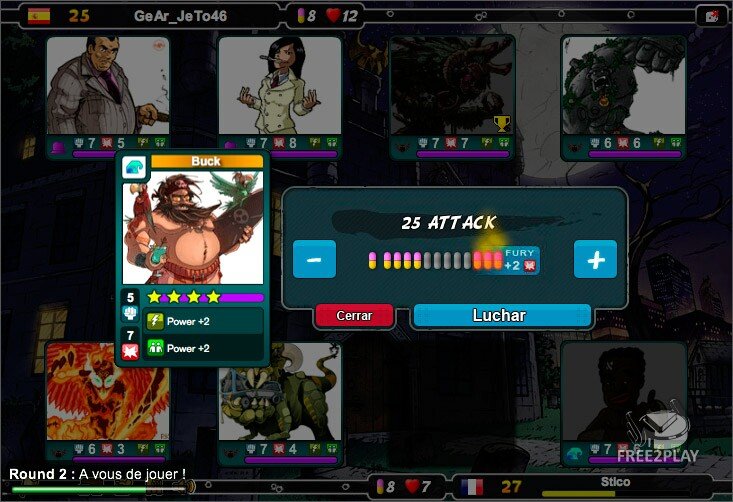View the darkened opponent gorilla card

[x=623, y=88]
